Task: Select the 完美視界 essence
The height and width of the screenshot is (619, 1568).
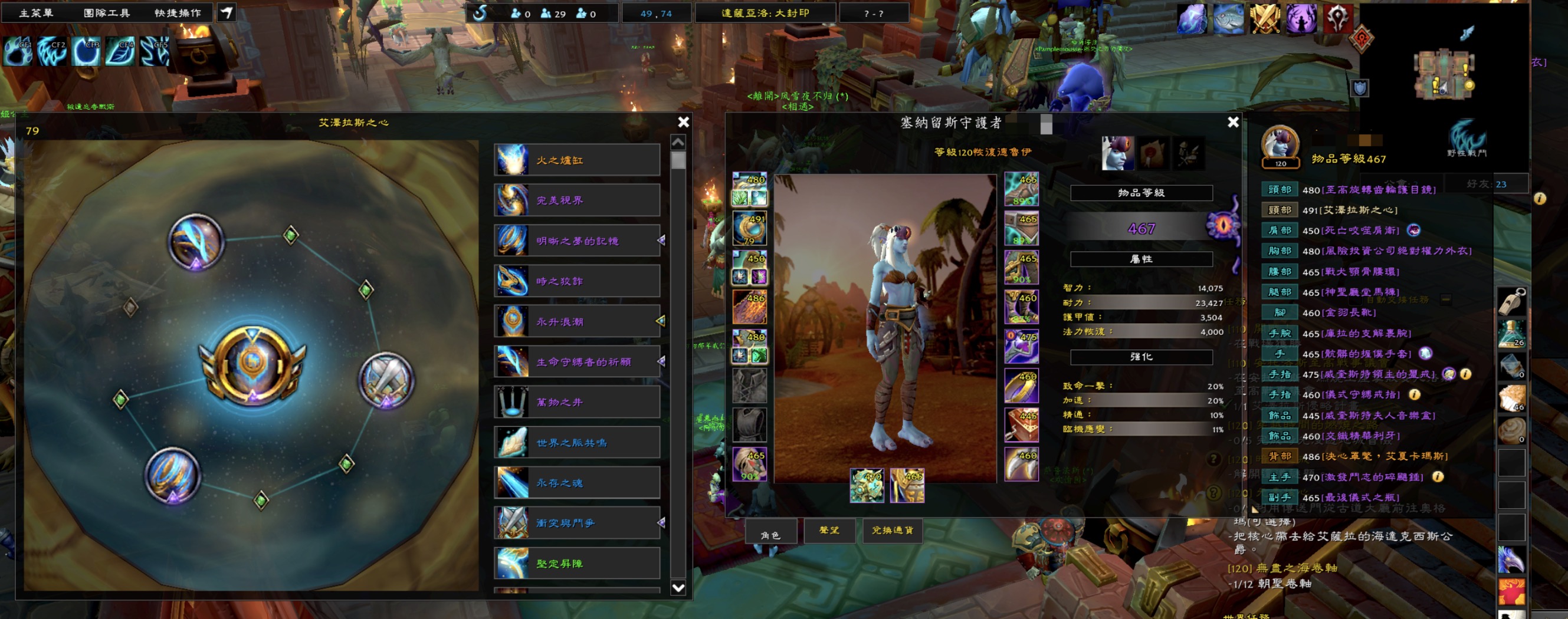Action: (577, 200)
